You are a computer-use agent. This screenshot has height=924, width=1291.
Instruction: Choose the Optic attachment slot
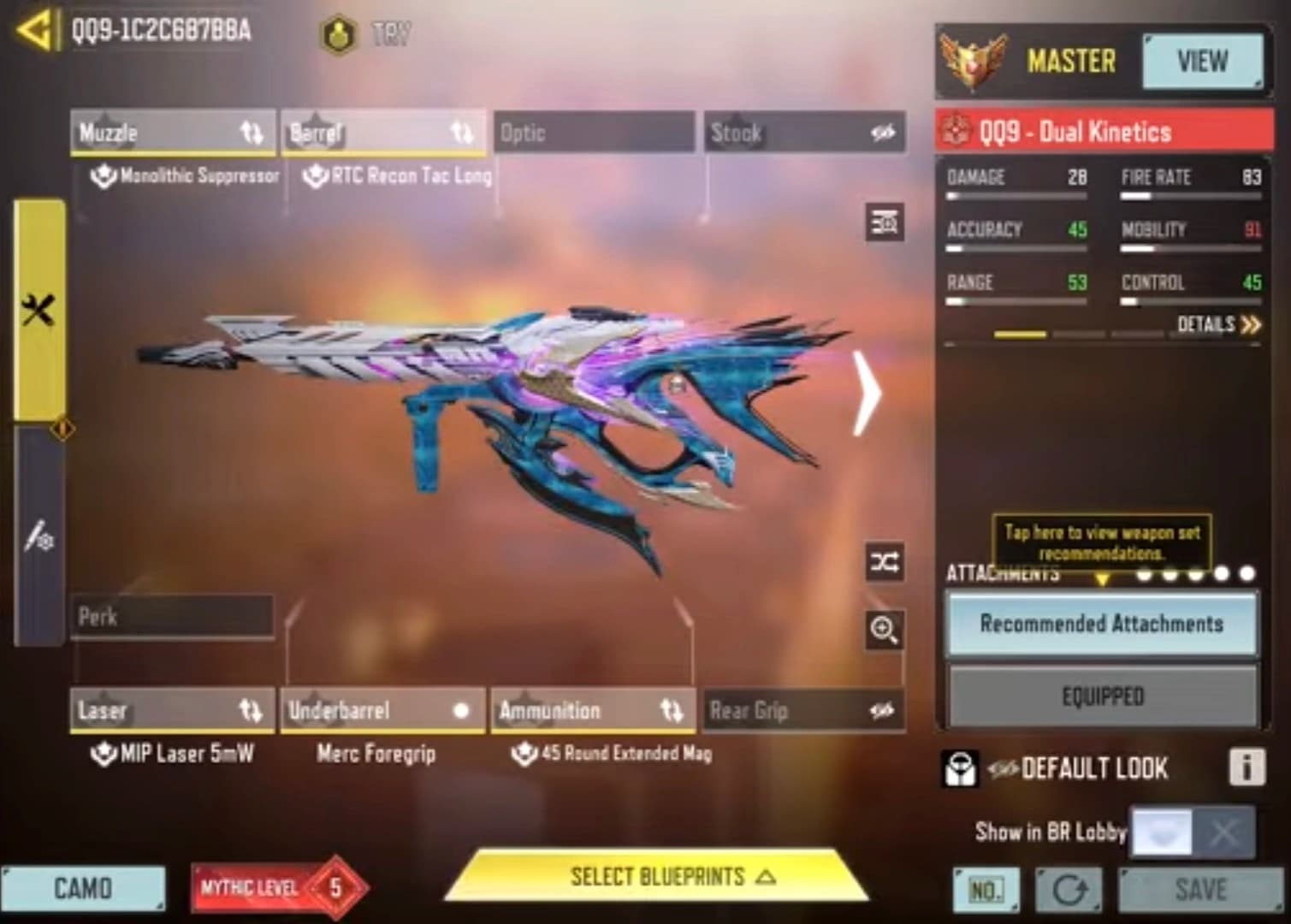coord(593,133)
